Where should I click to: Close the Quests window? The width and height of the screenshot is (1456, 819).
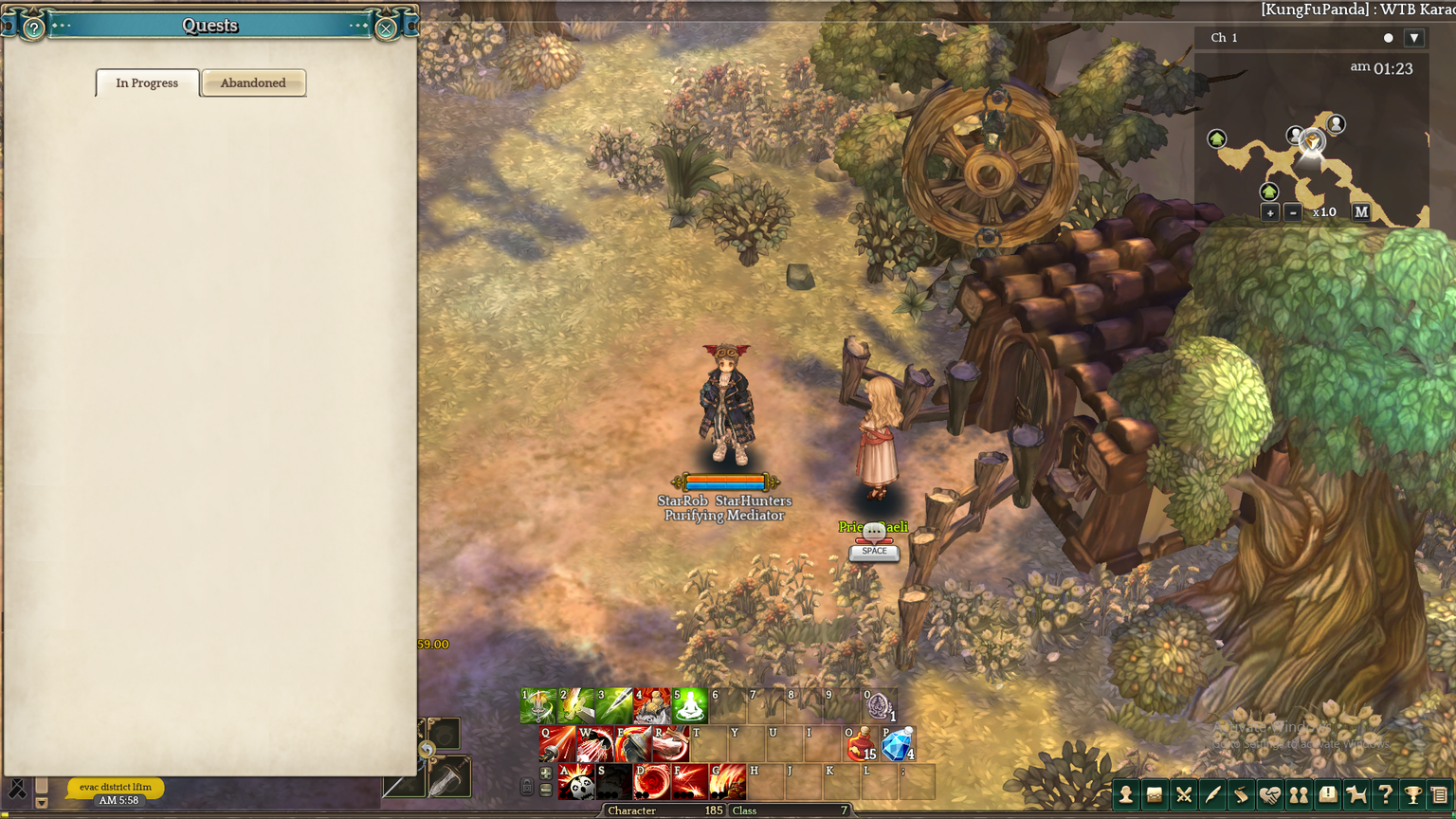click(386, 28)
